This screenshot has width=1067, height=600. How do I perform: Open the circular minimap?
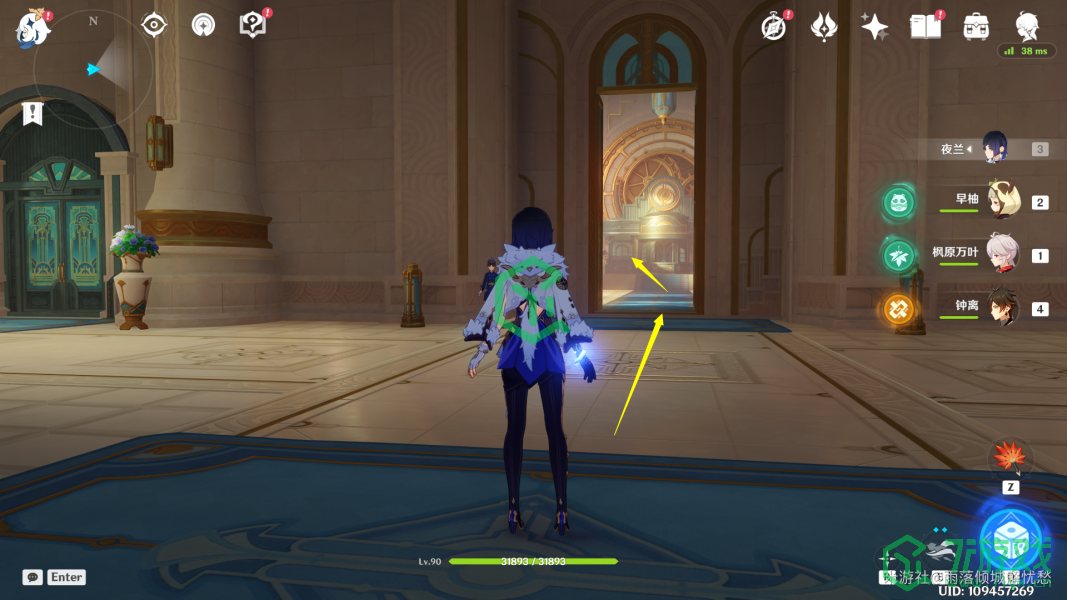click(93, 68)
